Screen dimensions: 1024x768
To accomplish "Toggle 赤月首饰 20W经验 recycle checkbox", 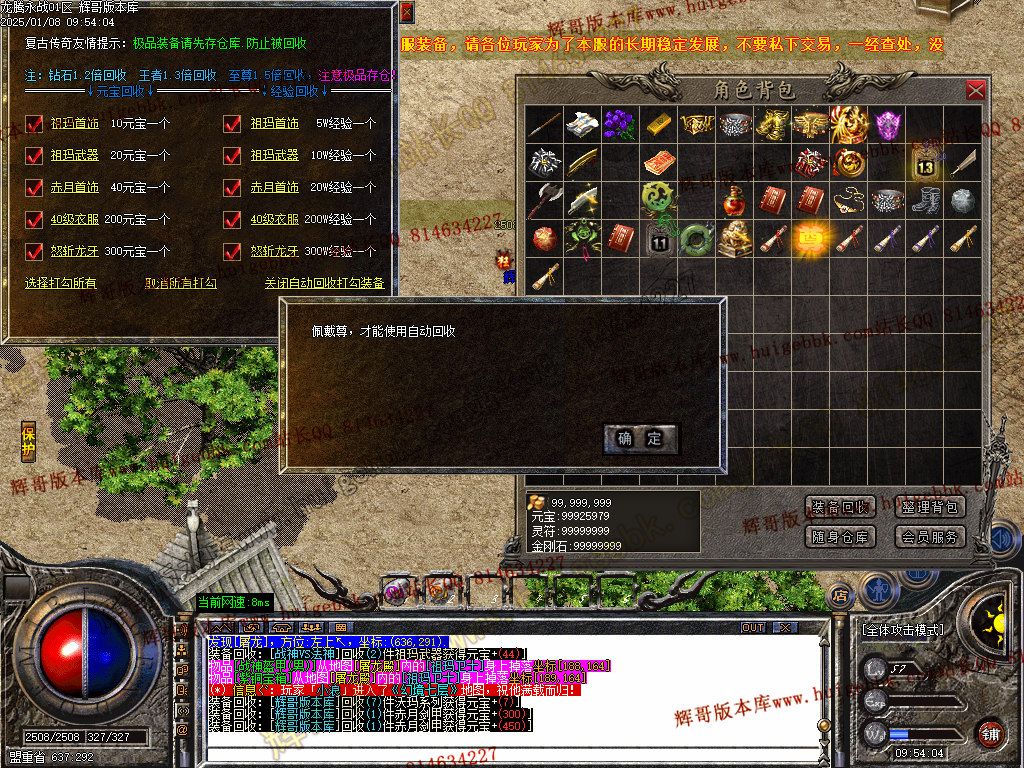I will [x=233, y=187].
